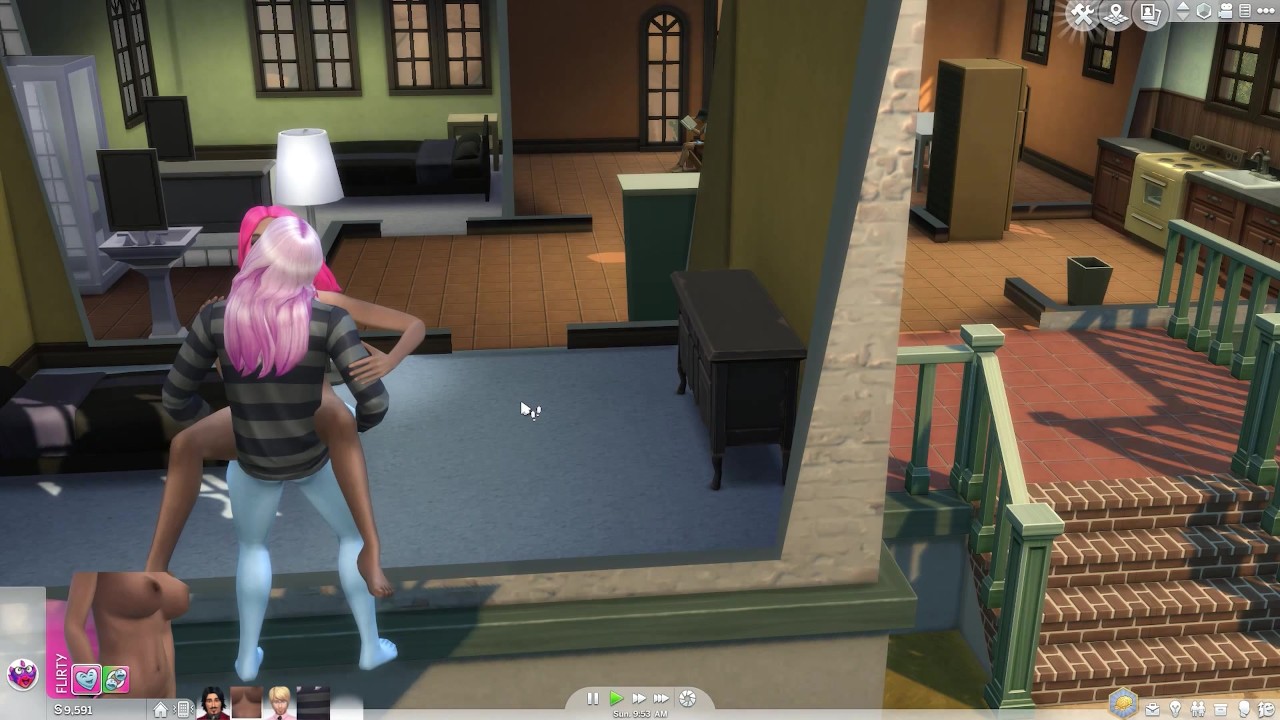Open Manage Worlds via the map pin icon
The width and height of the screenshot is (1280, 720).
click(1116, 12)
